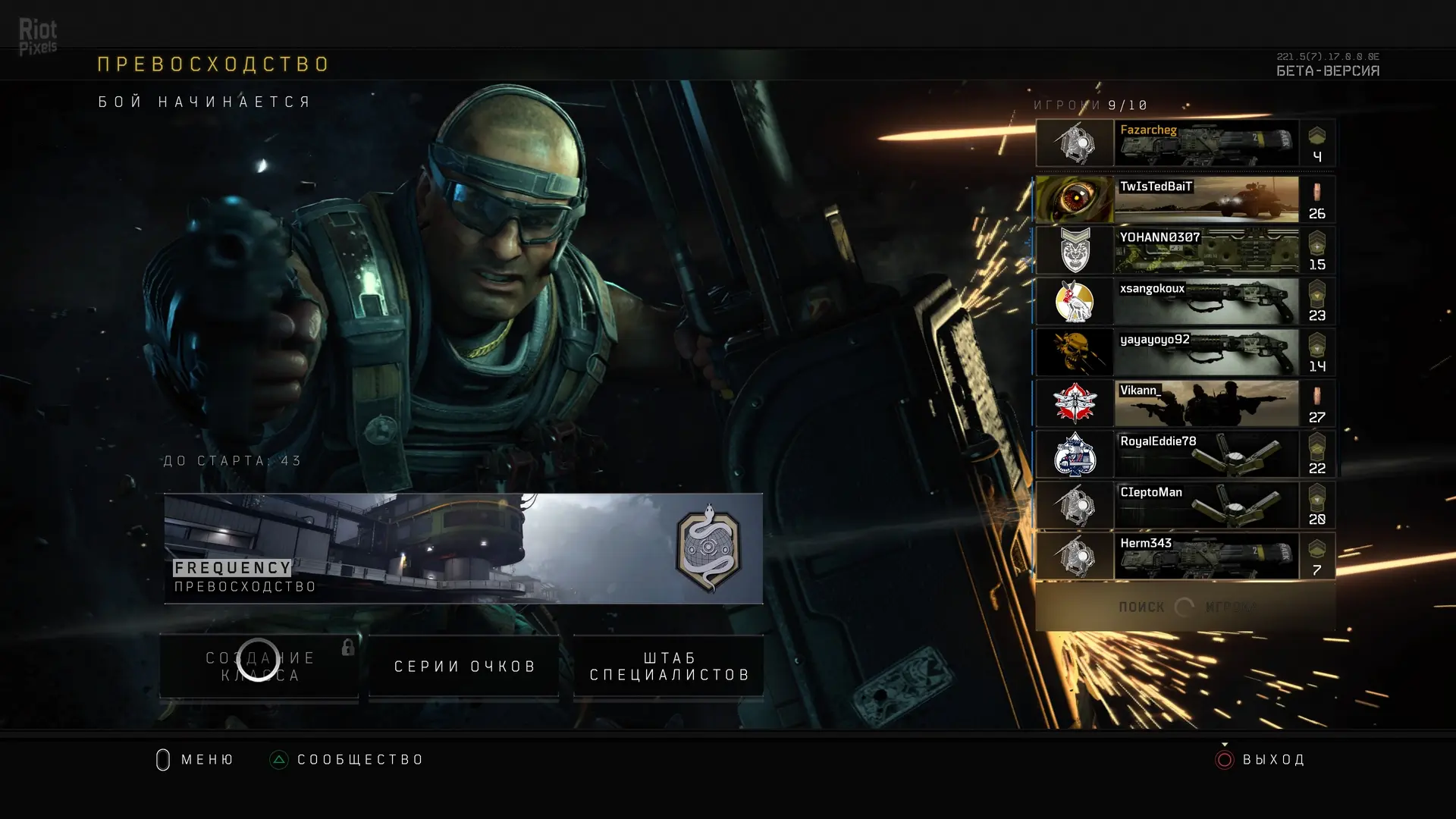1456x819 pixels.
Task: Select player RoyalEddie78 row
Action: click(x=1185, y=453)
